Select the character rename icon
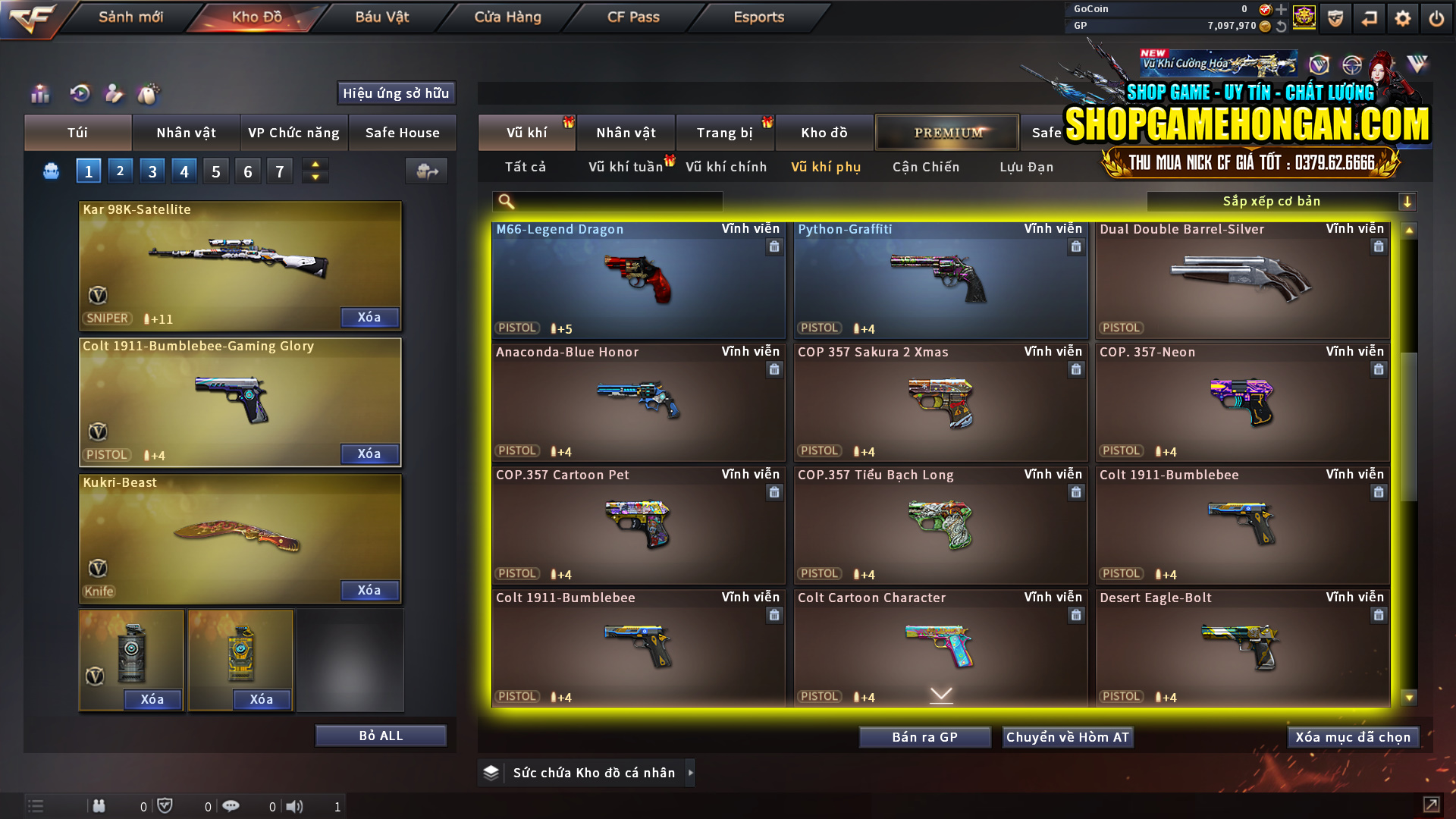The height and width of the screenshot is (819, 1456). (x=115, y=94)
